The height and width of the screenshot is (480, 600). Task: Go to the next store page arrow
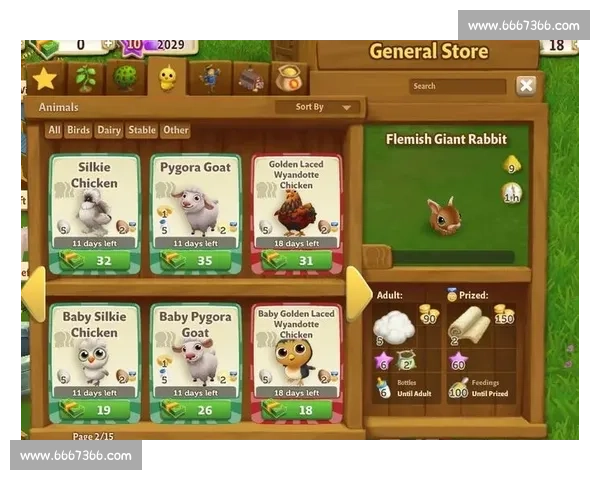coord(357,292)
